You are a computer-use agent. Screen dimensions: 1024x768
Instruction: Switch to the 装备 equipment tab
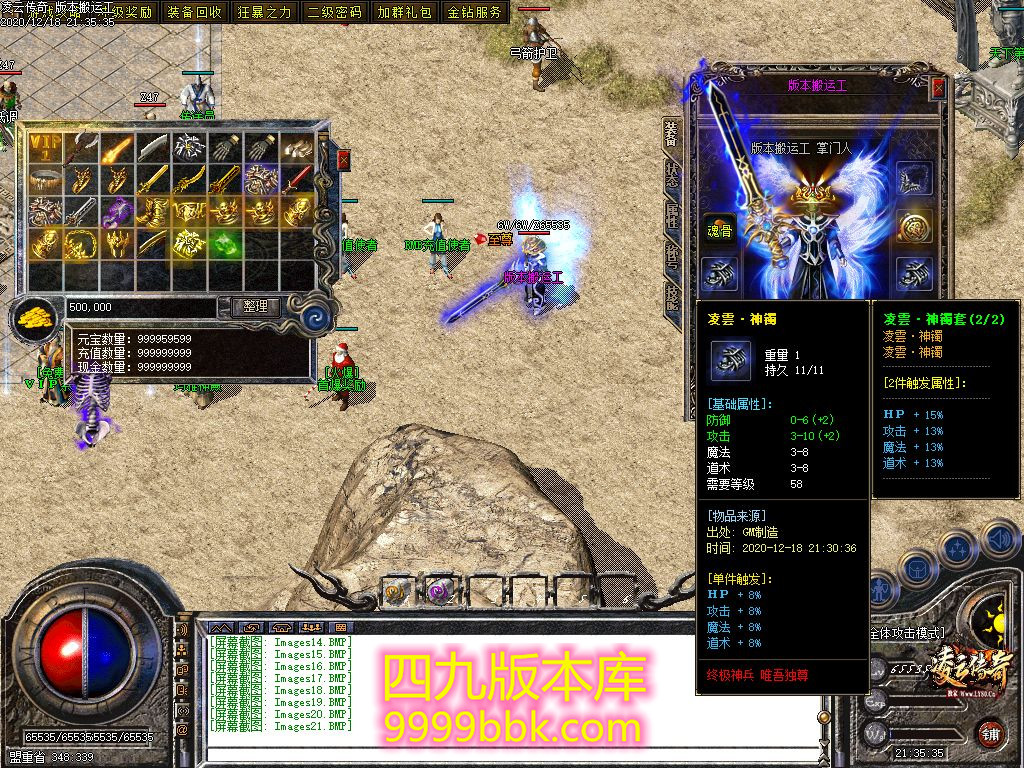(671, 134)
